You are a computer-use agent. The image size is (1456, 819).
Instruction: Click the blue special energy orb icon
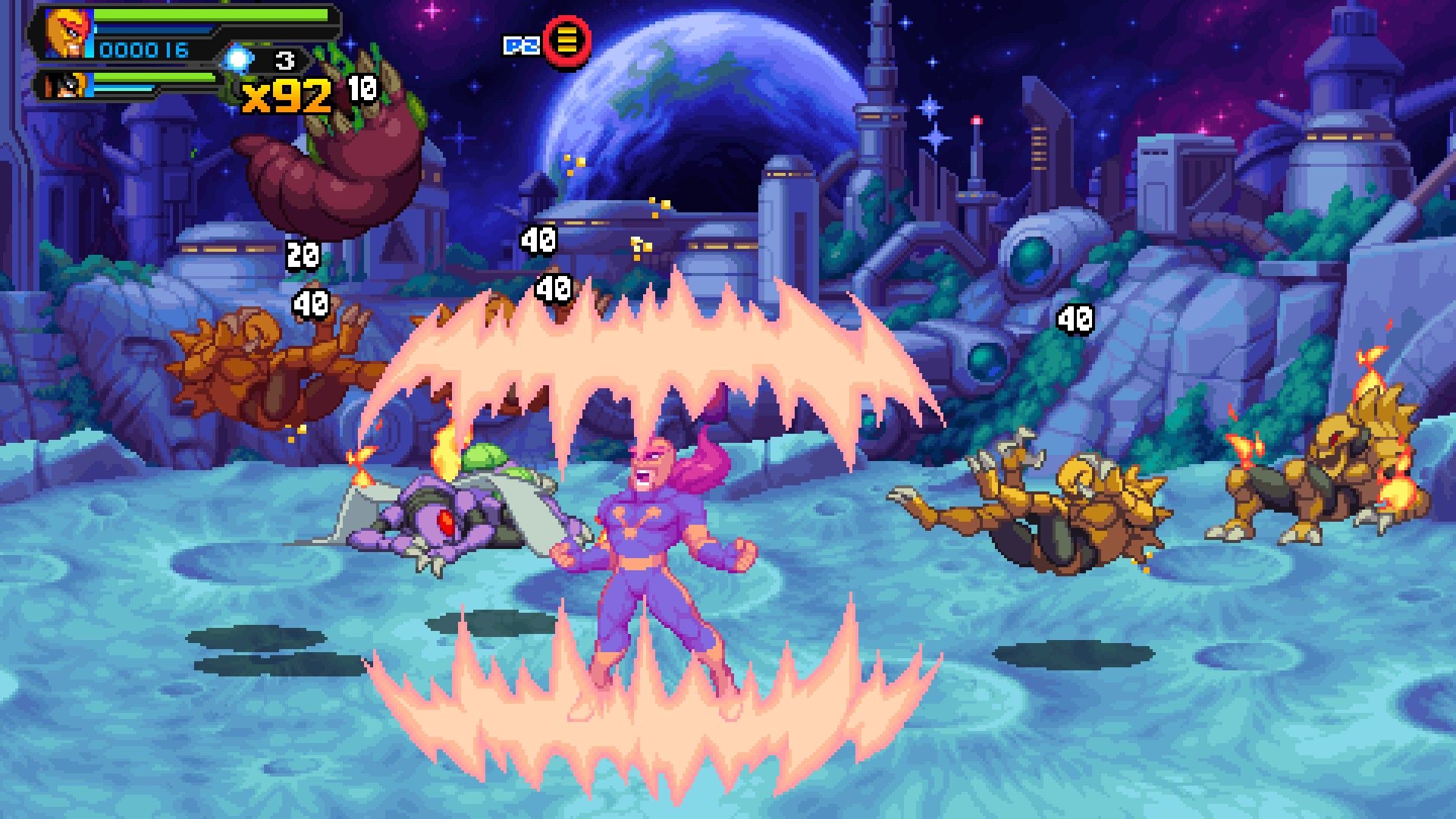pos(239,59)
